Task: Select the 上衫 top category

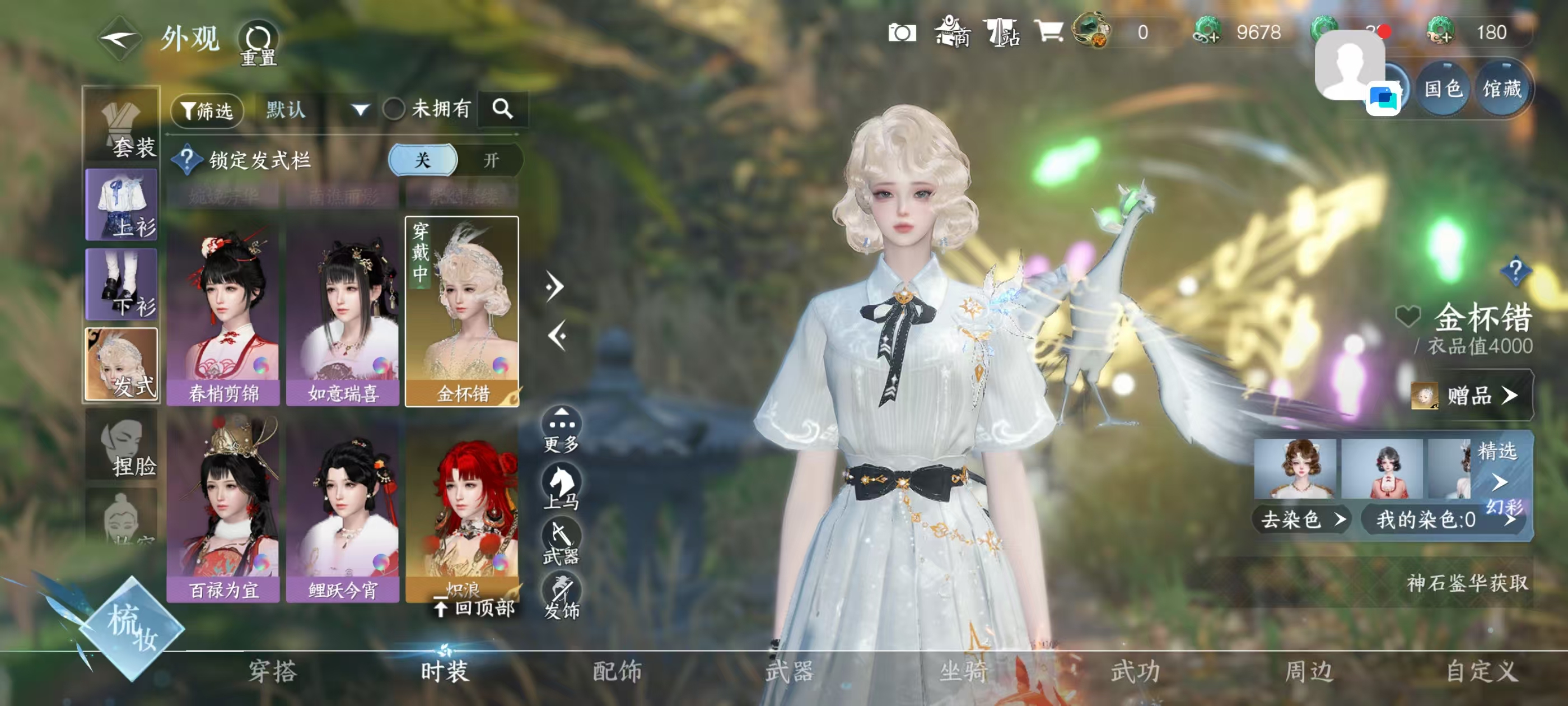Action: pyautogui.click(x=122, y=205)
